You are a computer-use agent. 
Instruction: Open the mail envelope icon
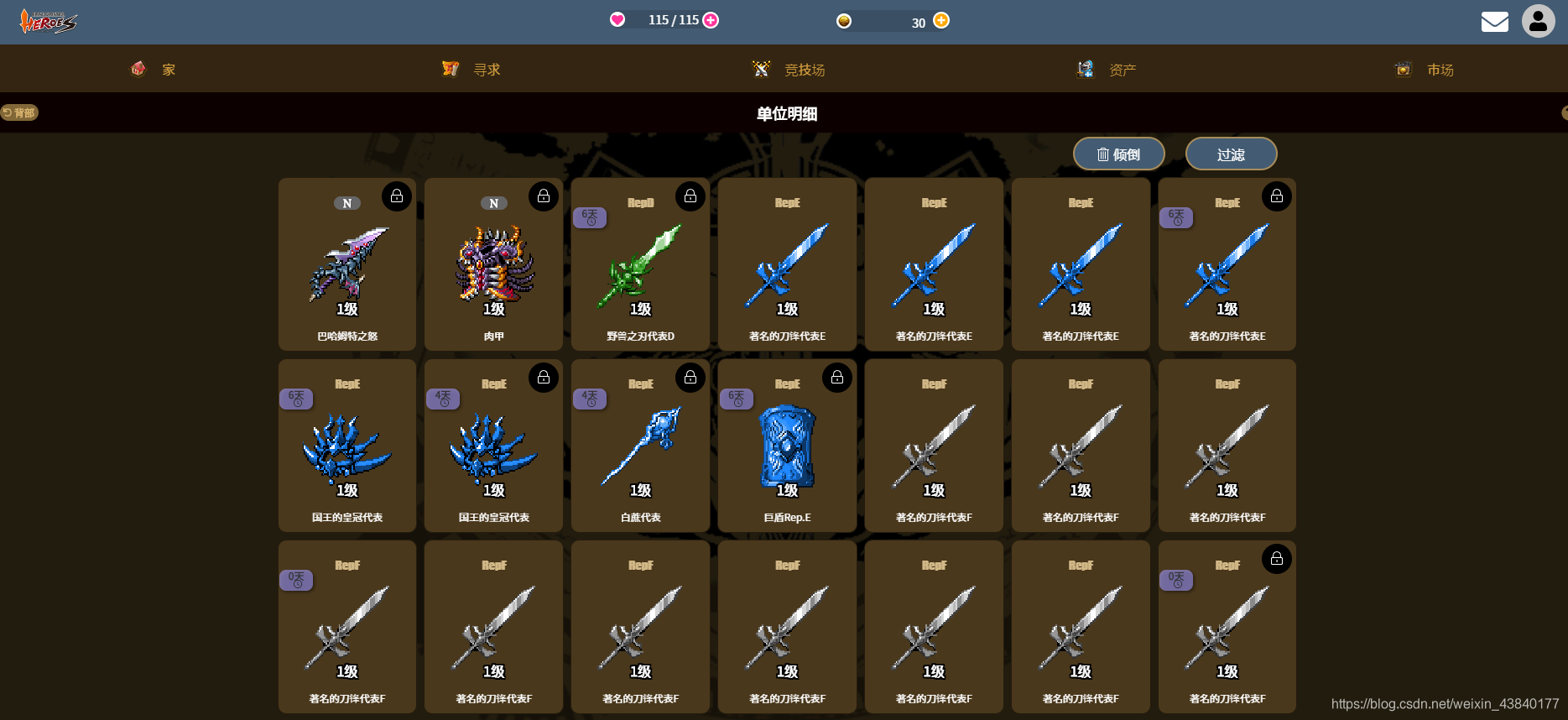coord(1494,22)
